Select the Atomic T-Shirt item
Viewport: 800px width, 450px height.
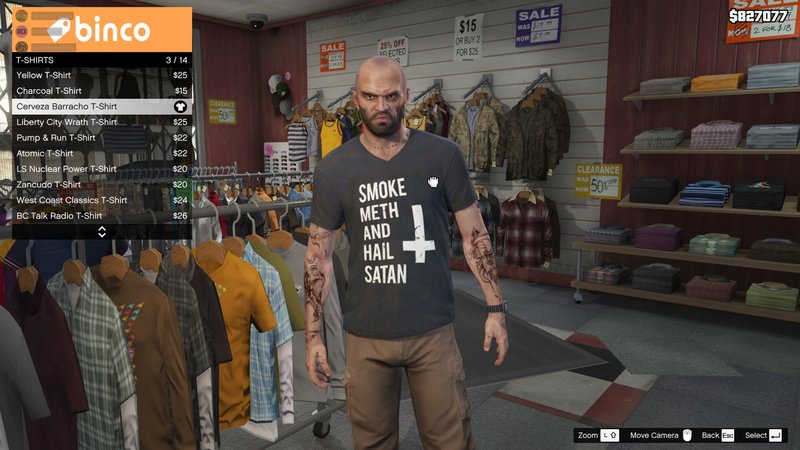click(100, 153)
